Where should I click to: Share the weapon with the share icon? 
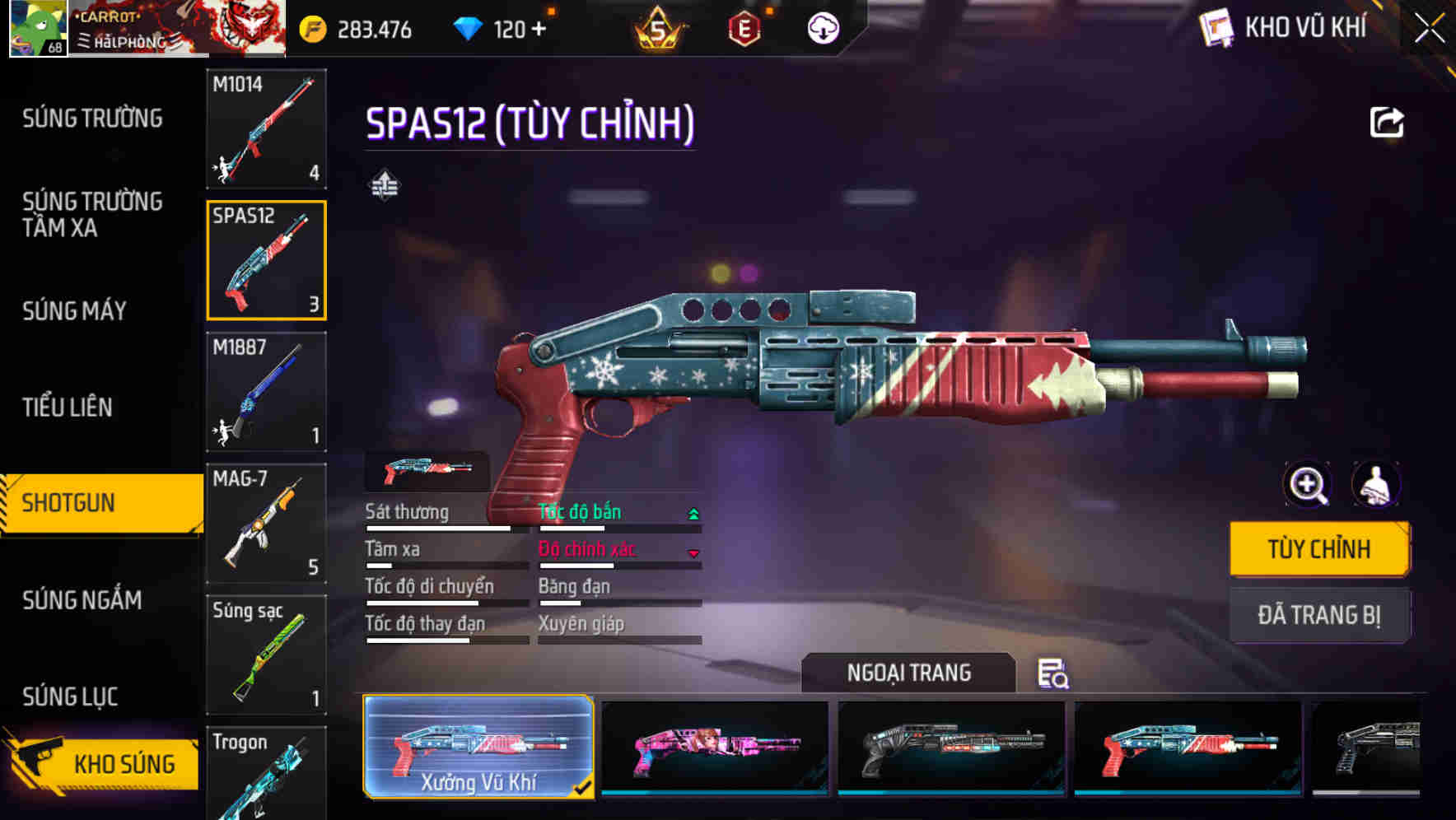pos(1386,123)
